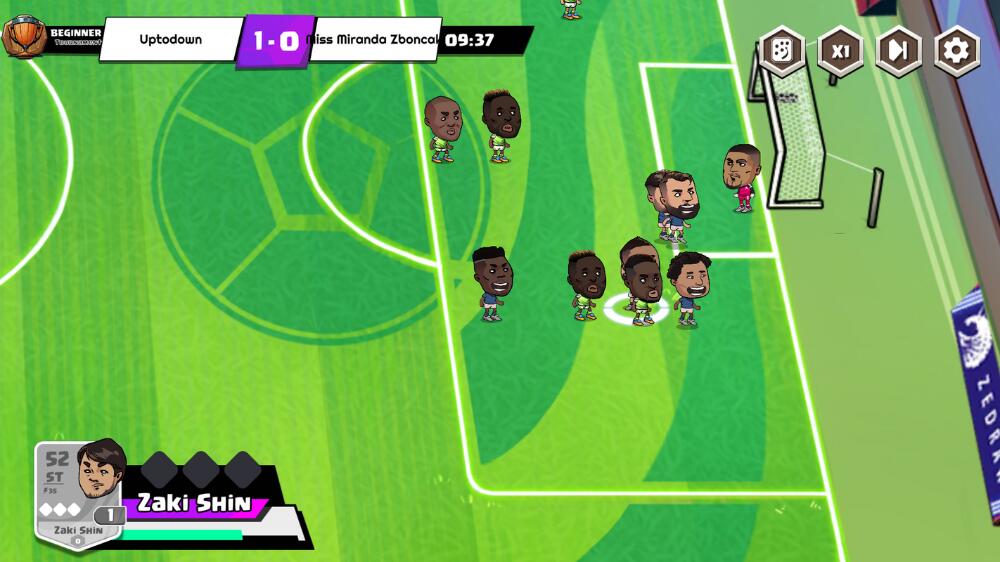Skip ahead with the fast-forward button

click(x=898, y=51)
